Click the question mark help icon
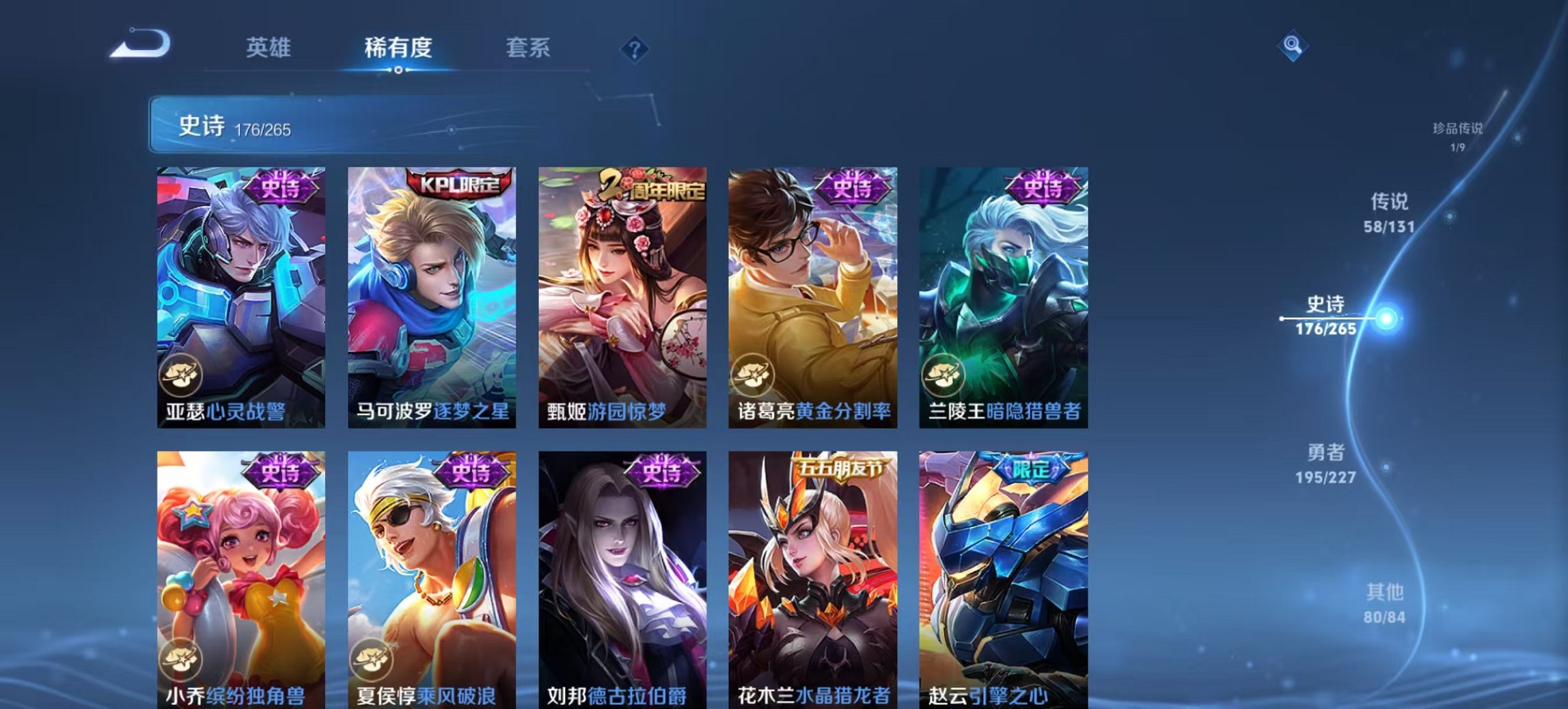Viewport: 1568px width, 709px height. [634, 49]
